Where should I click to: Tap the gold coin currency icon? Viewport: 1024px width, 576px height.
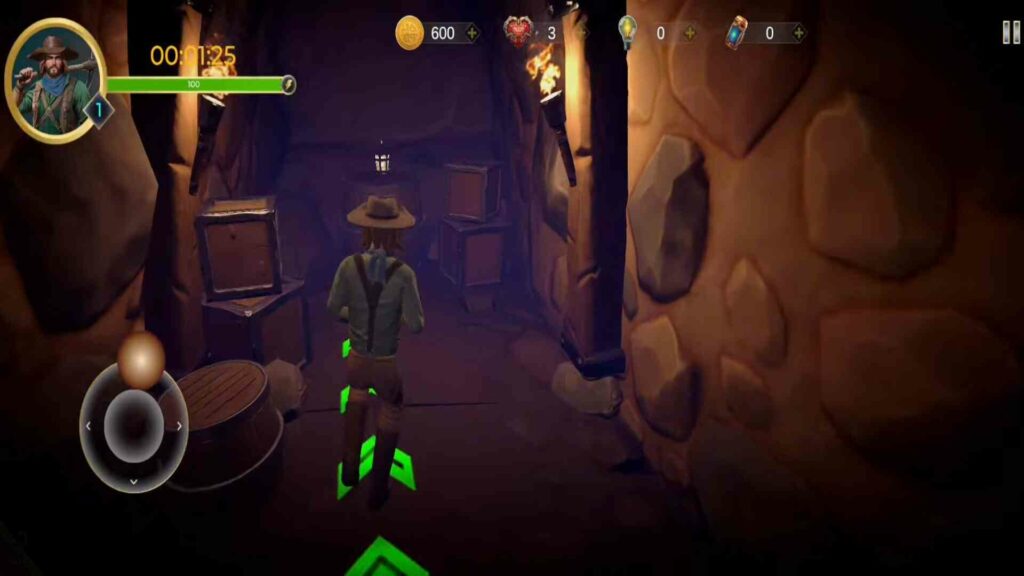tap(410, 33)
